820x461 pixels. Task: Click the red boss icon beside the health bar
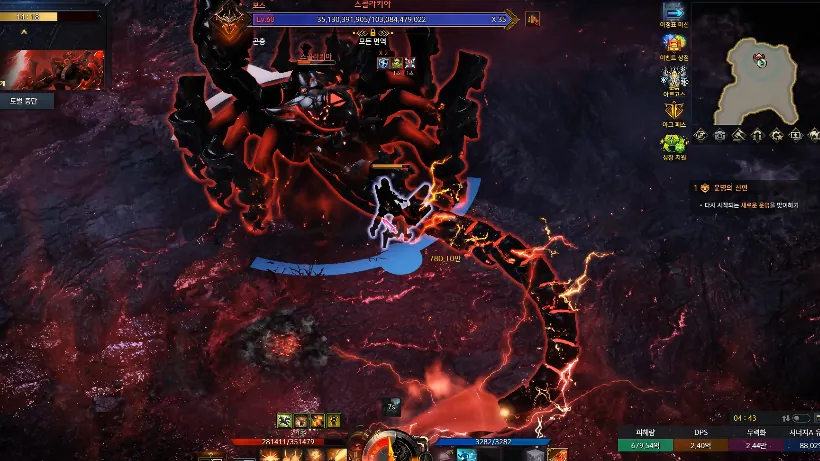tap(533, 18)
